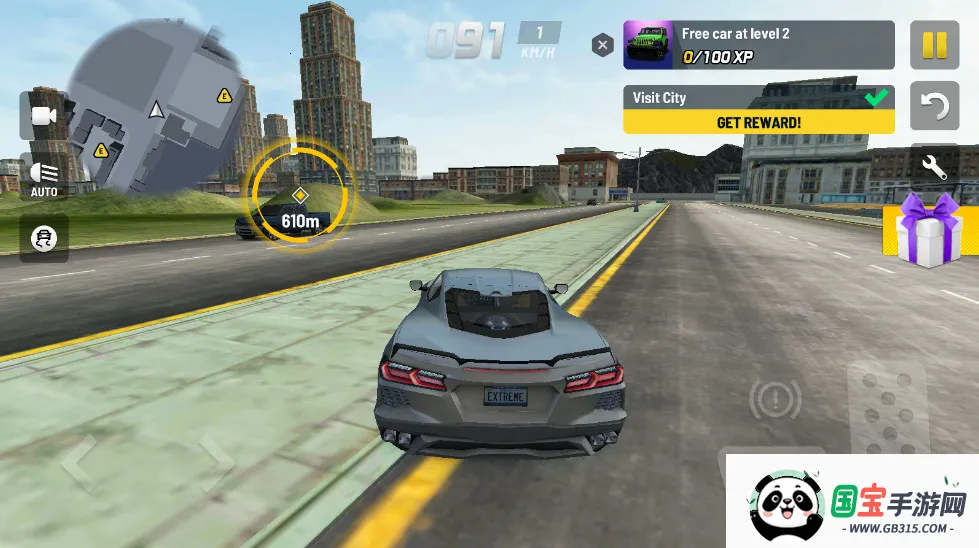
Task: View the Free car at level 2 banner
Action: tap(758, 46)
